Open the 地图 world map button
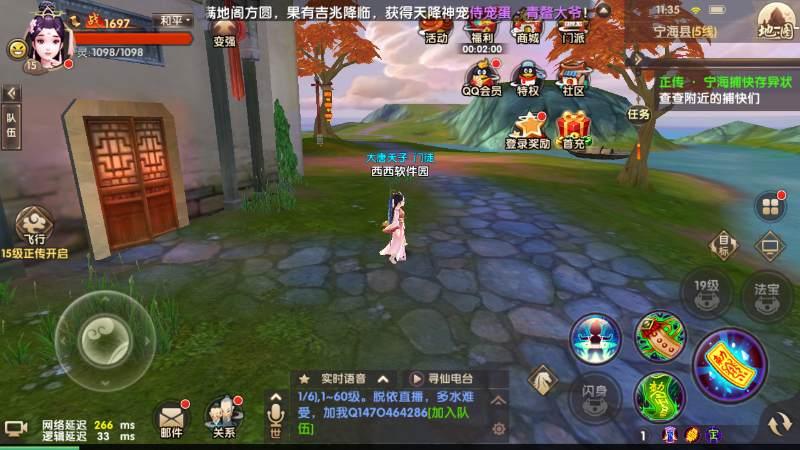Viewport: 800px width, 450px height. click(x=774, y=20)
